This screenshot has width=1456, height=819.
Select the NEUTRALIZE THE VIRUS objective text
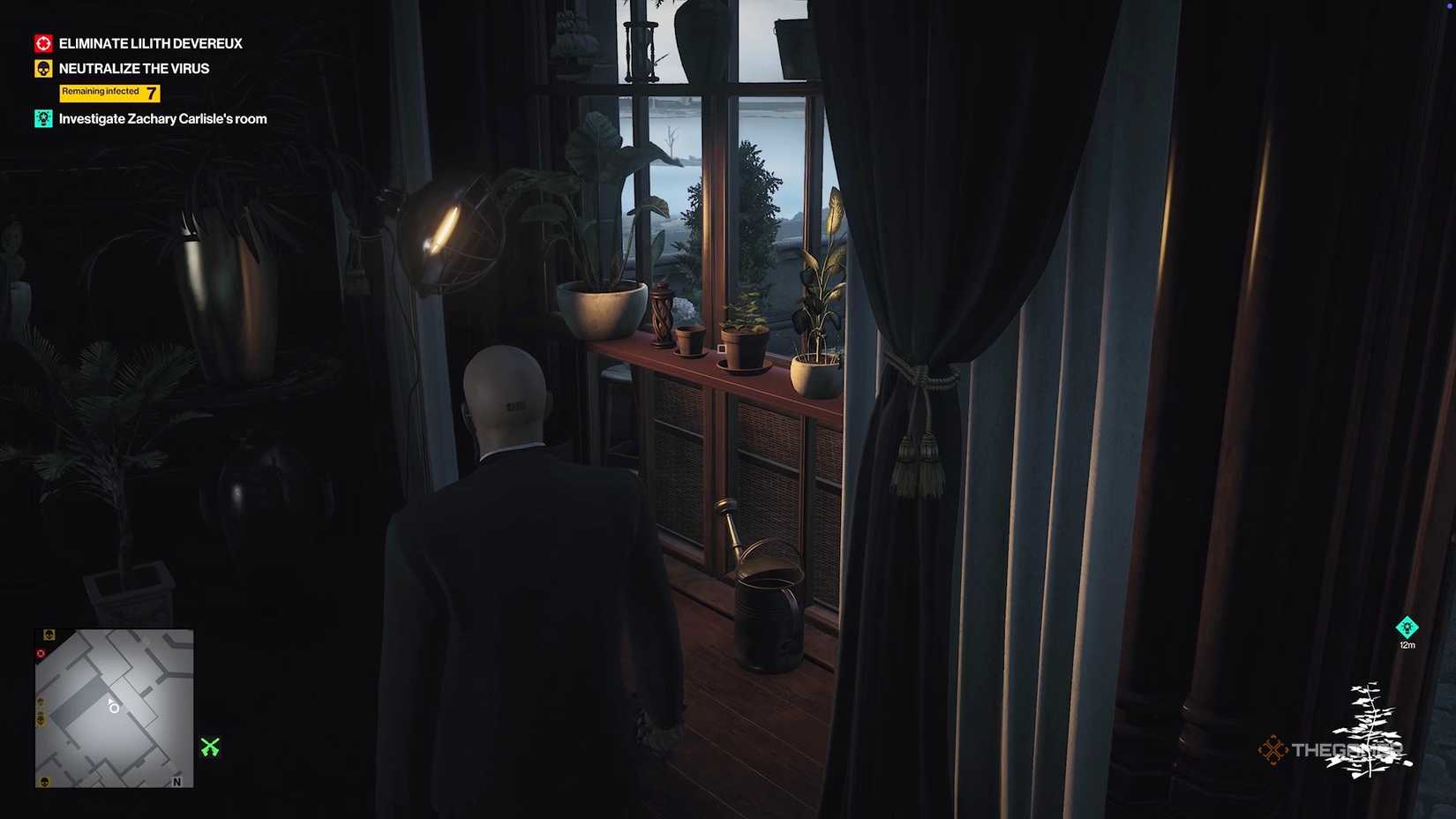click(x=133, y=68)
